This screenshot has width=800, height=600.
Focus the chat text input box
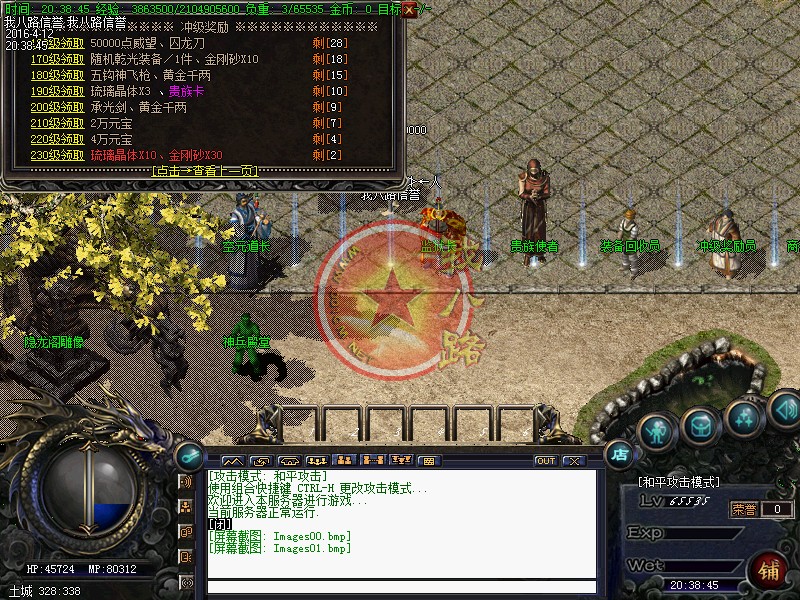(x=400, y=587)
